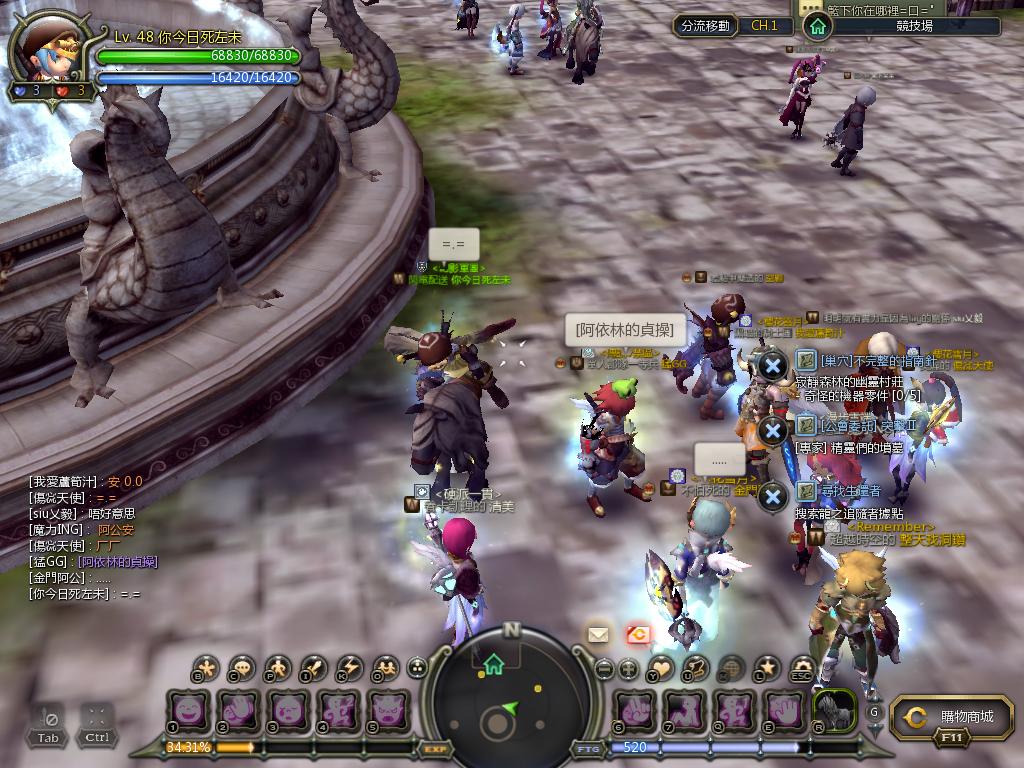Viewport: 1024px width, 768px height.
Task: Click the green home icon beside 競技場
Action: tap(818, 26)
